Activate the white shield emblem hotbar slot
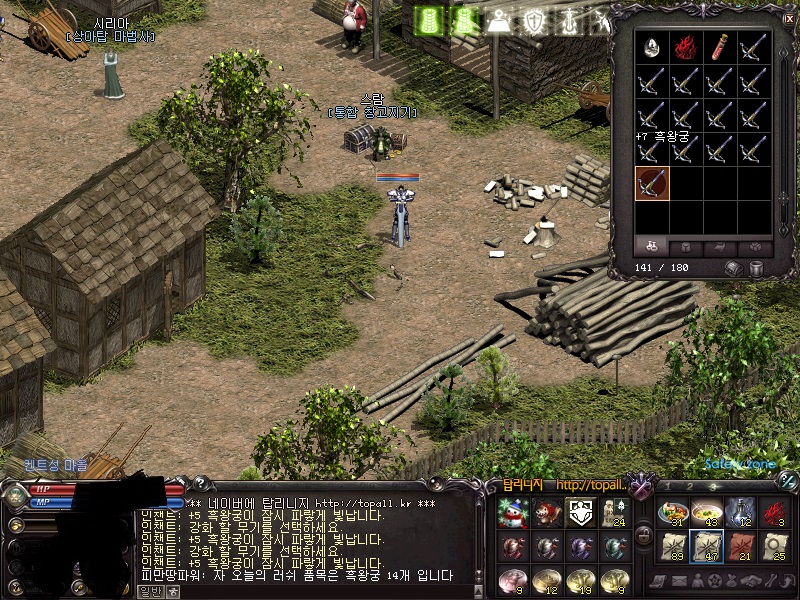 [580, 513]
